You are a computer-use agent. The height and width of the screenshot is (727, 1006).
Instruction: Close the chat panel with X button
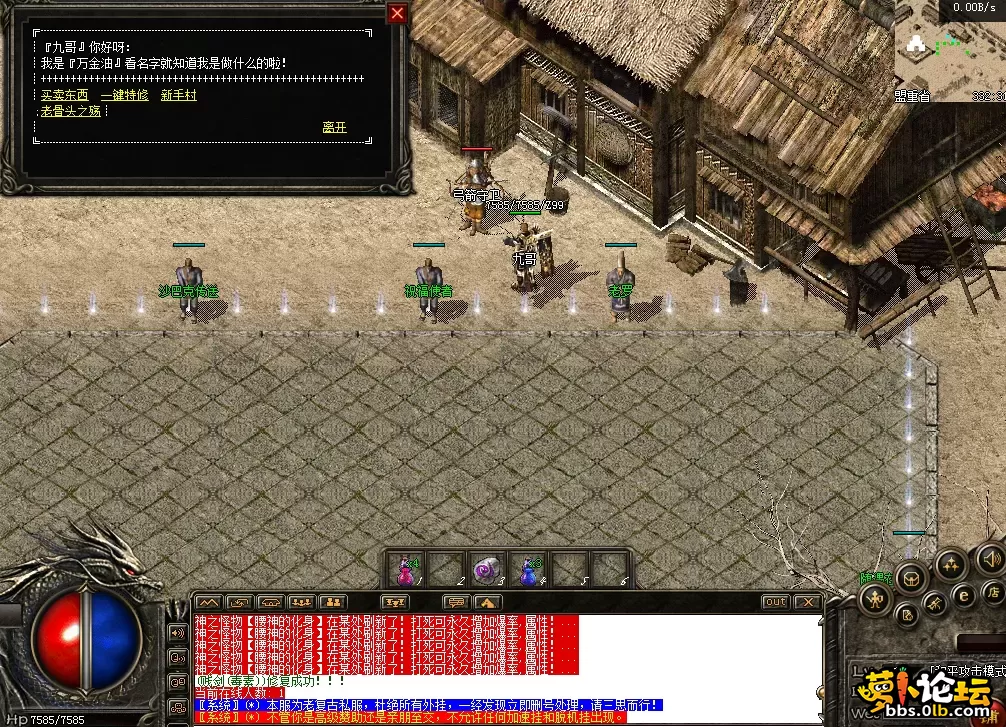(806, 602)
